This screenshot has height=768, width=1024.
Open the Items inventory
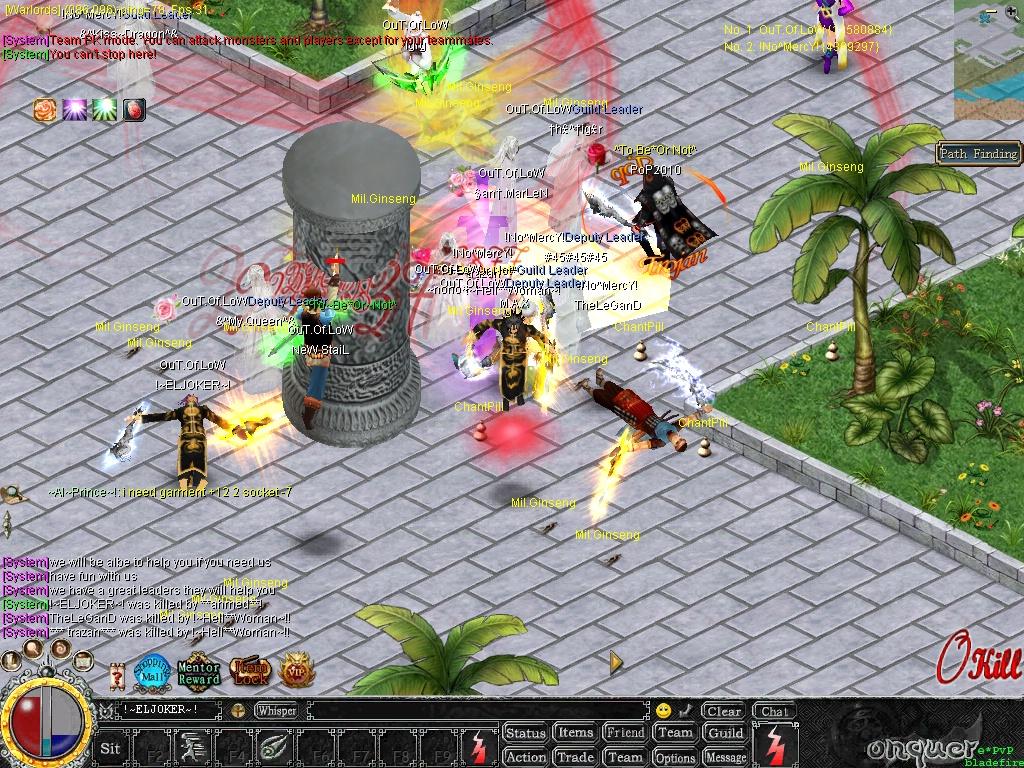(x=575, y=733)
